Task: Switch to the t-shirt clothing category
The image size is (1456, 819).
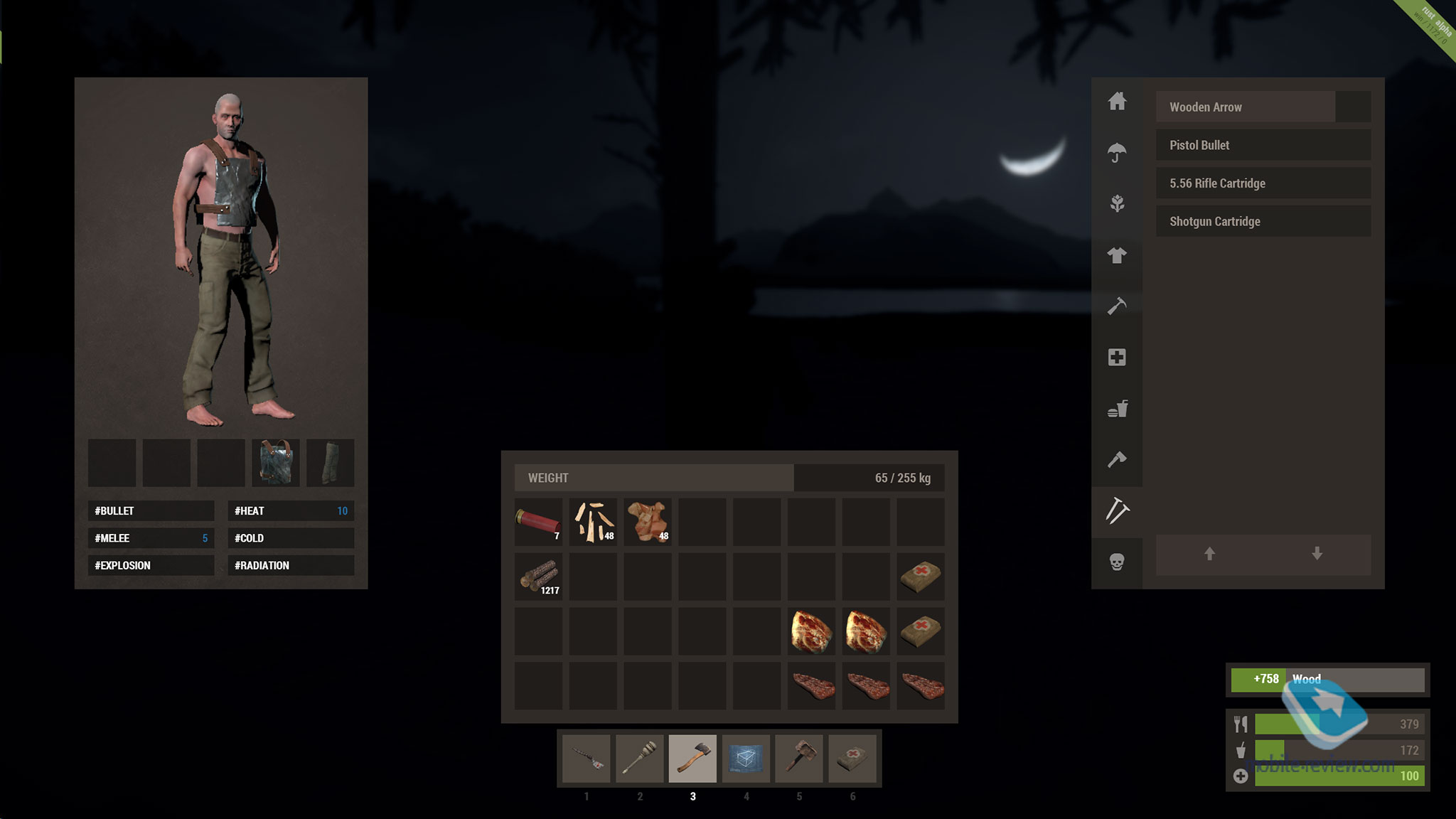Action: click(x=1117, y=255)
